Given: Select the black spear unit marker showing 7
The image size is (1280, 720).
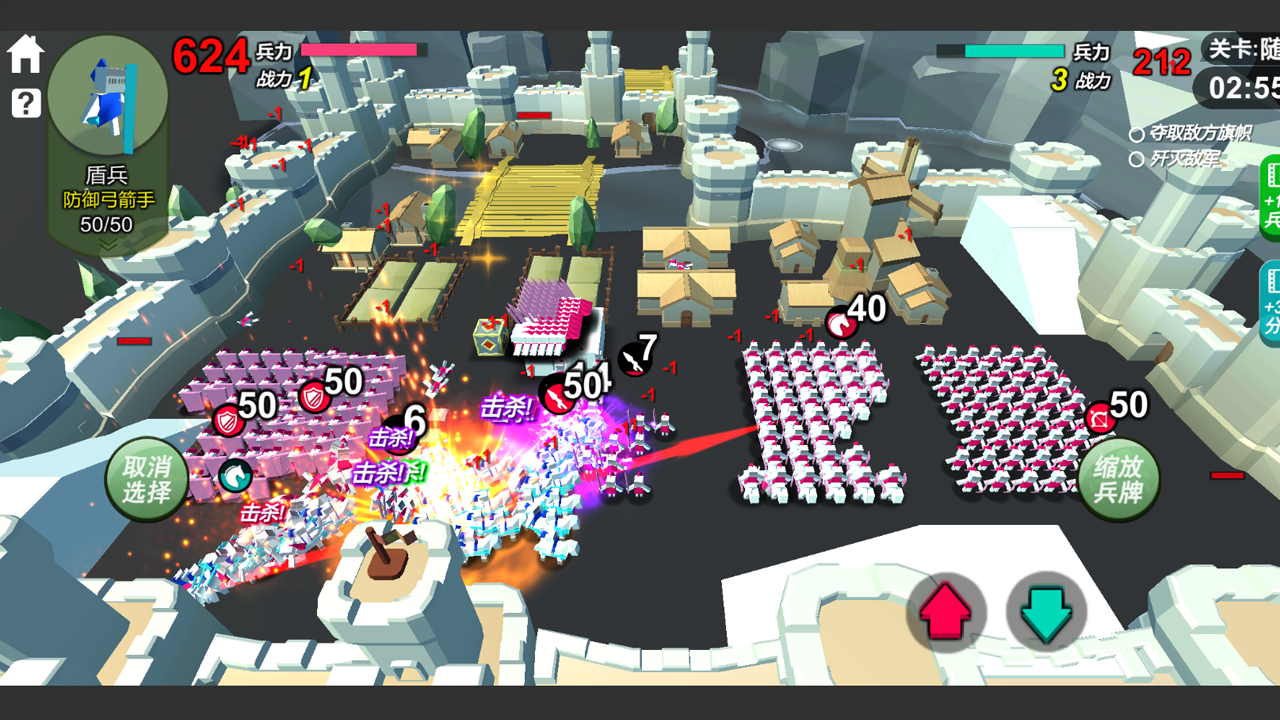Looking at the screenshot, I should 634,359.
